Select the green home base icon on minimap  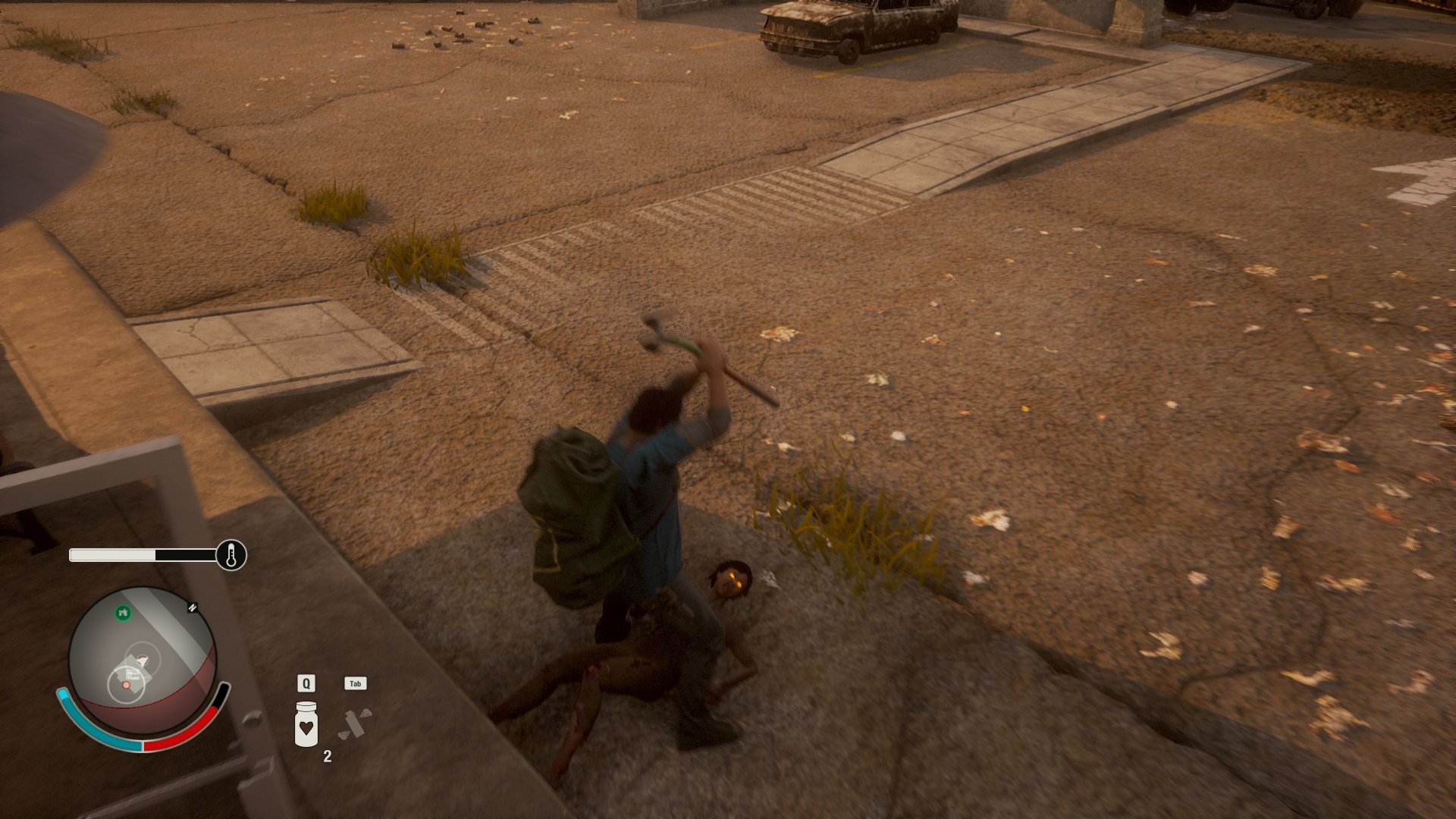point(123,611)
